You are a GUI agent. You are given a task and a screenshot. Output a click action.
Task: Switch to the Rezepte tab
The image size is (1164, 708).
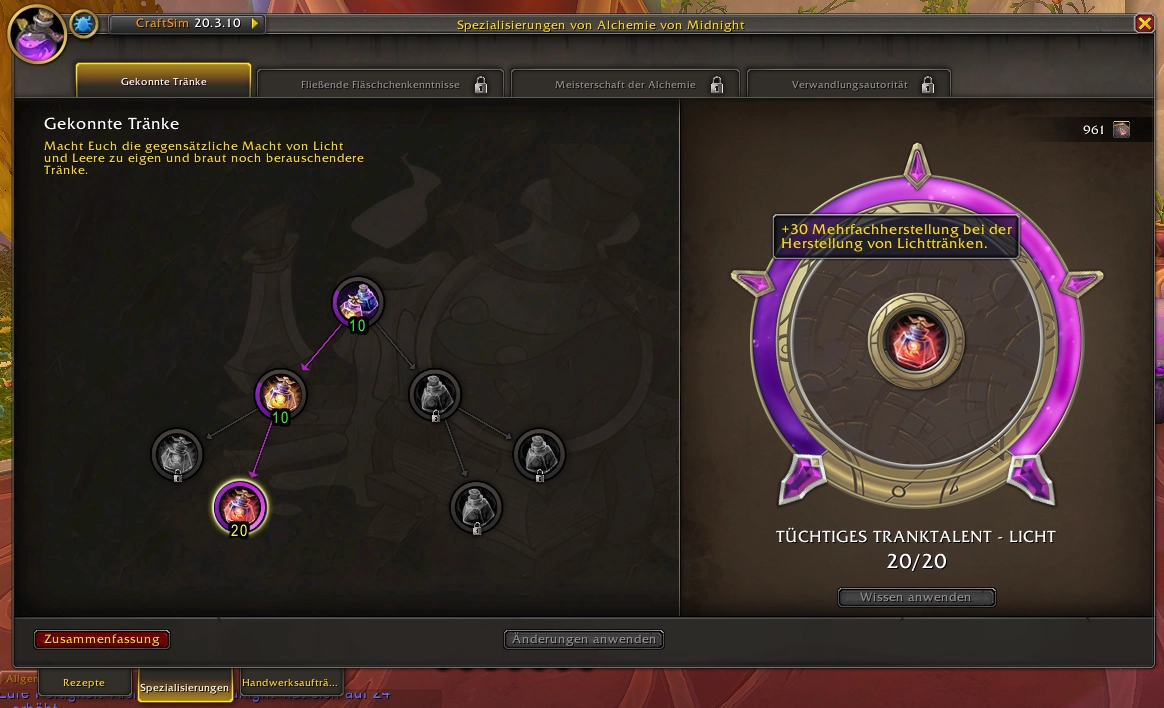point(84,682)
